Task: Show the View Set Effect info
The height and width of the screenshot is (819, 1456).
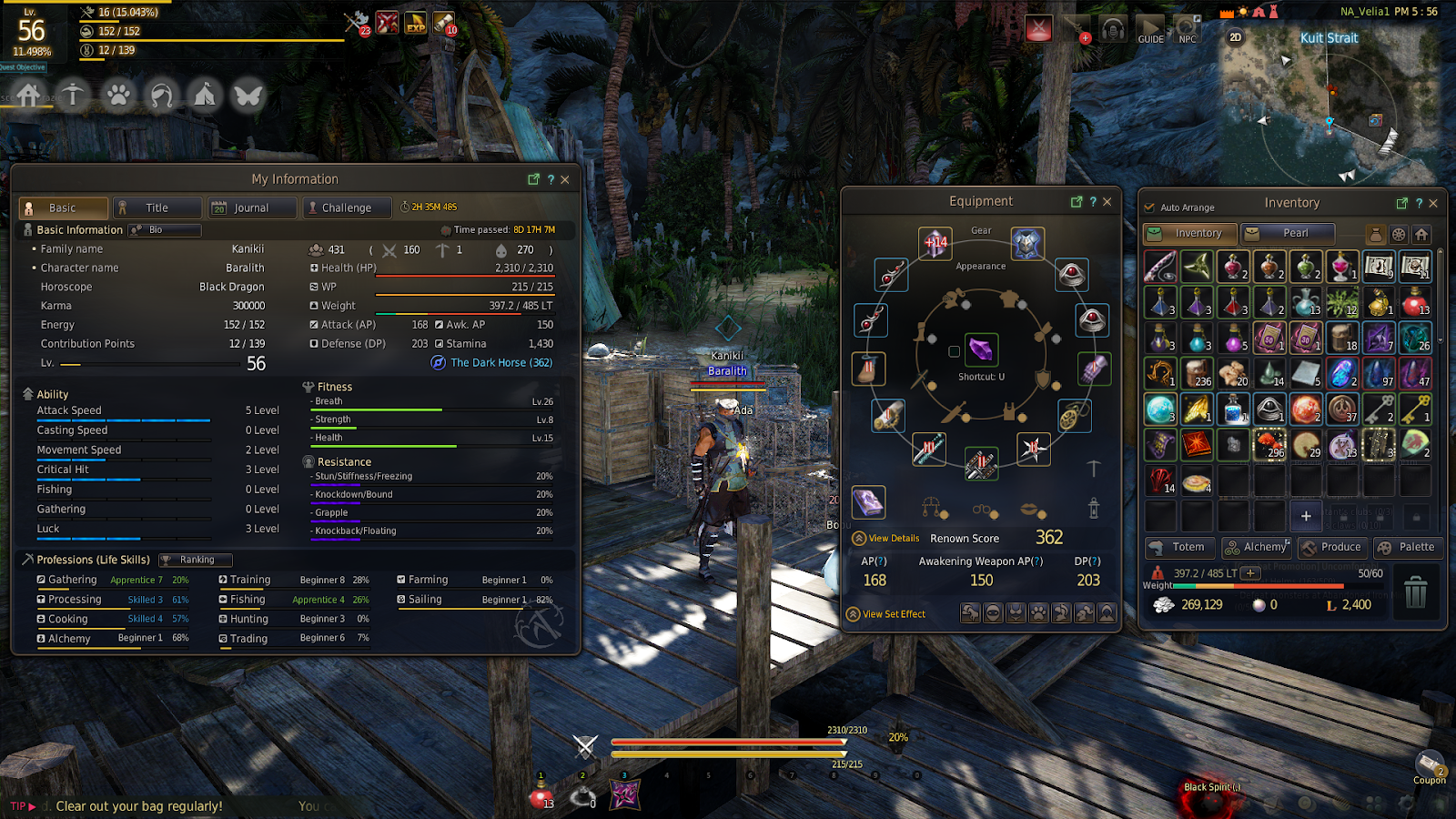Action: pyautogui.click(x=893, y=614)
